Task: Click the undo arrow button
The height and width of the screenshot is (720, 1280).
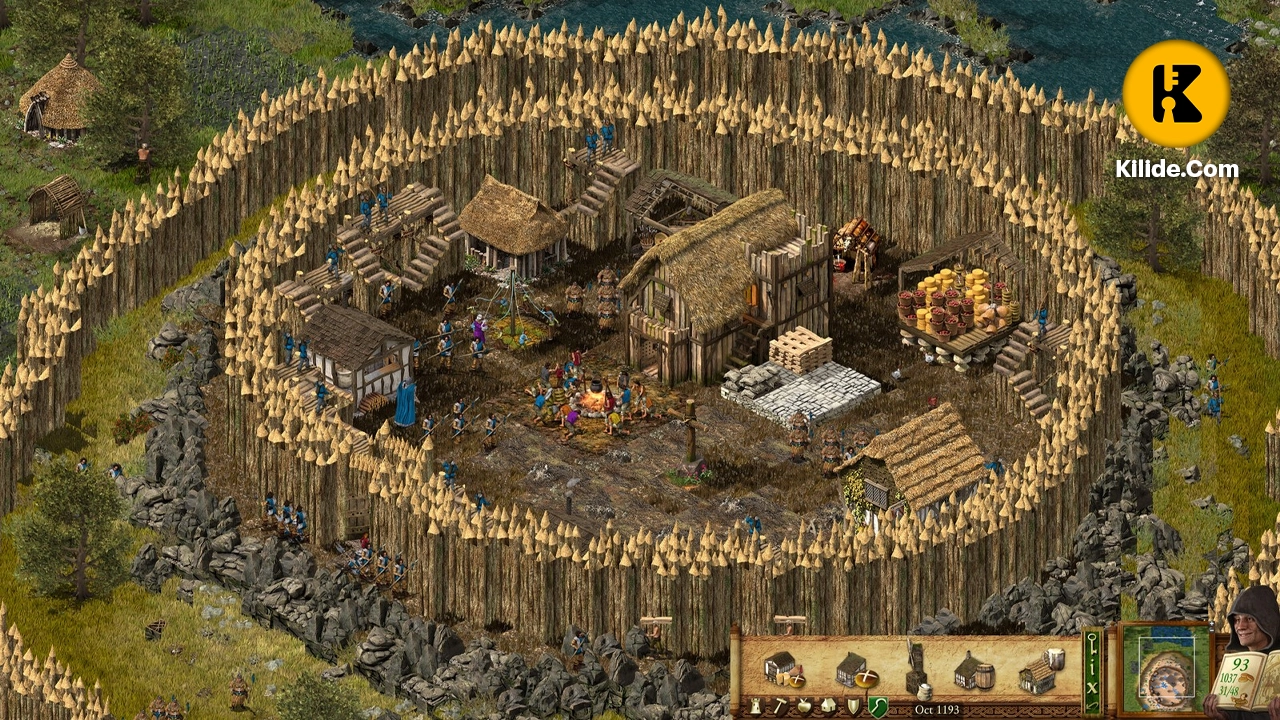Action: pyautogui.click(x=1090, y=705)
